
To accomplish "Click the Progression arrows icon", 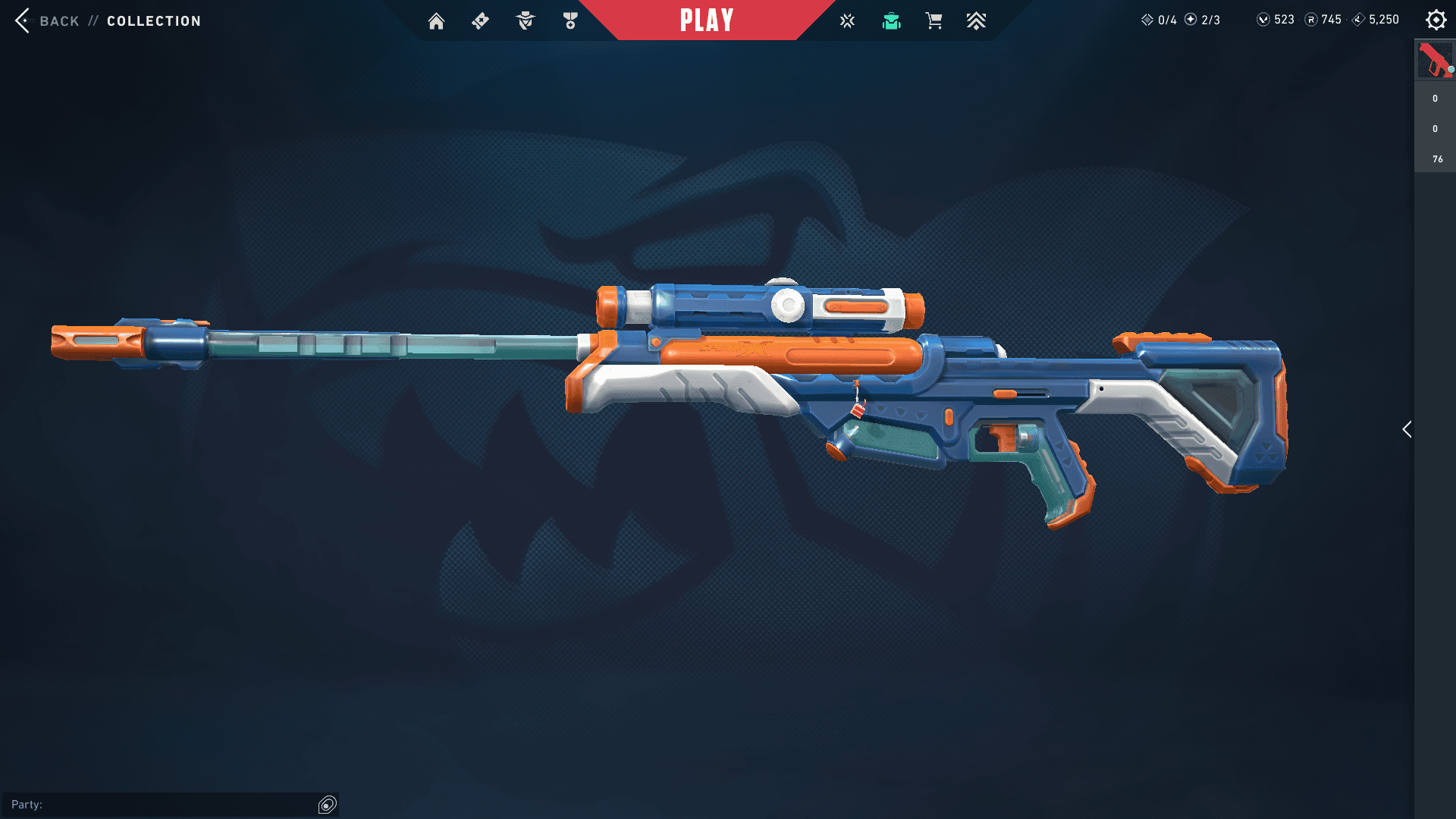I will [977, 21].
